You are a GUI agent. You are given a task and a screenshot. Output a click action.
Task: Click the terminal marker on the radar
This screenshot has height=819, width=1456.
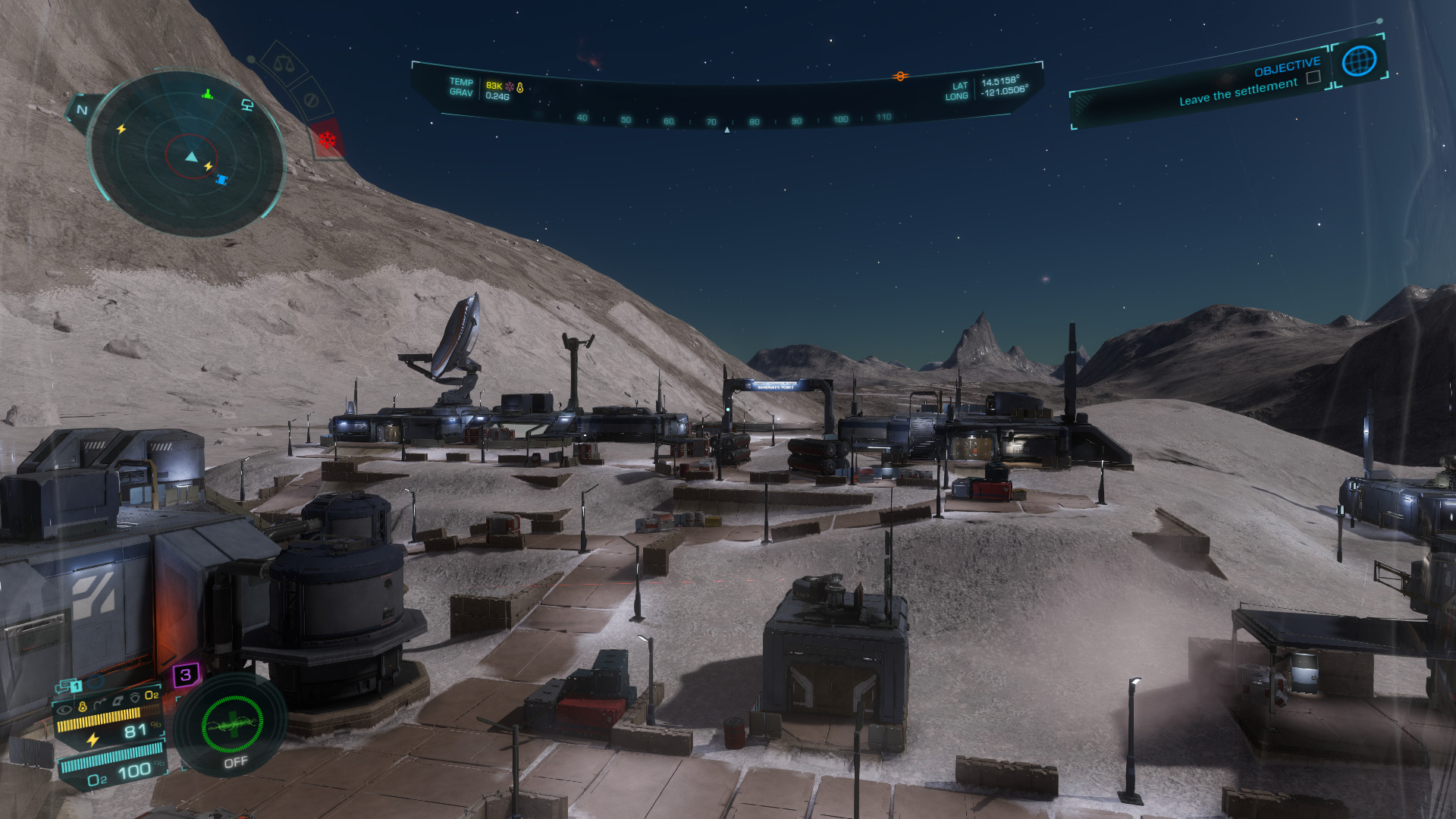[246, 105]
